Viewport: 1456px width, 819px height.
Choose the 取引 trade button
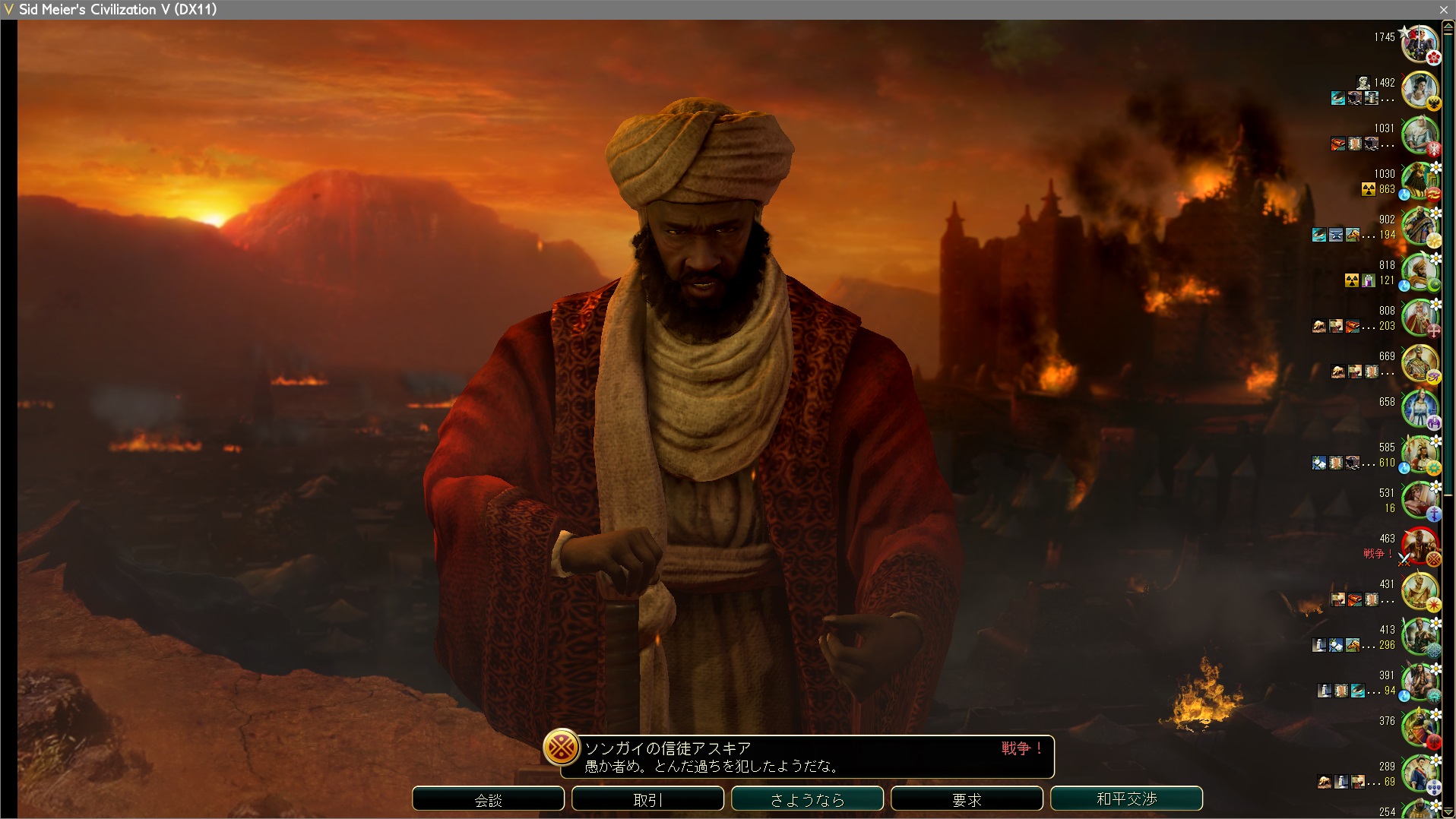coord(647,799)
